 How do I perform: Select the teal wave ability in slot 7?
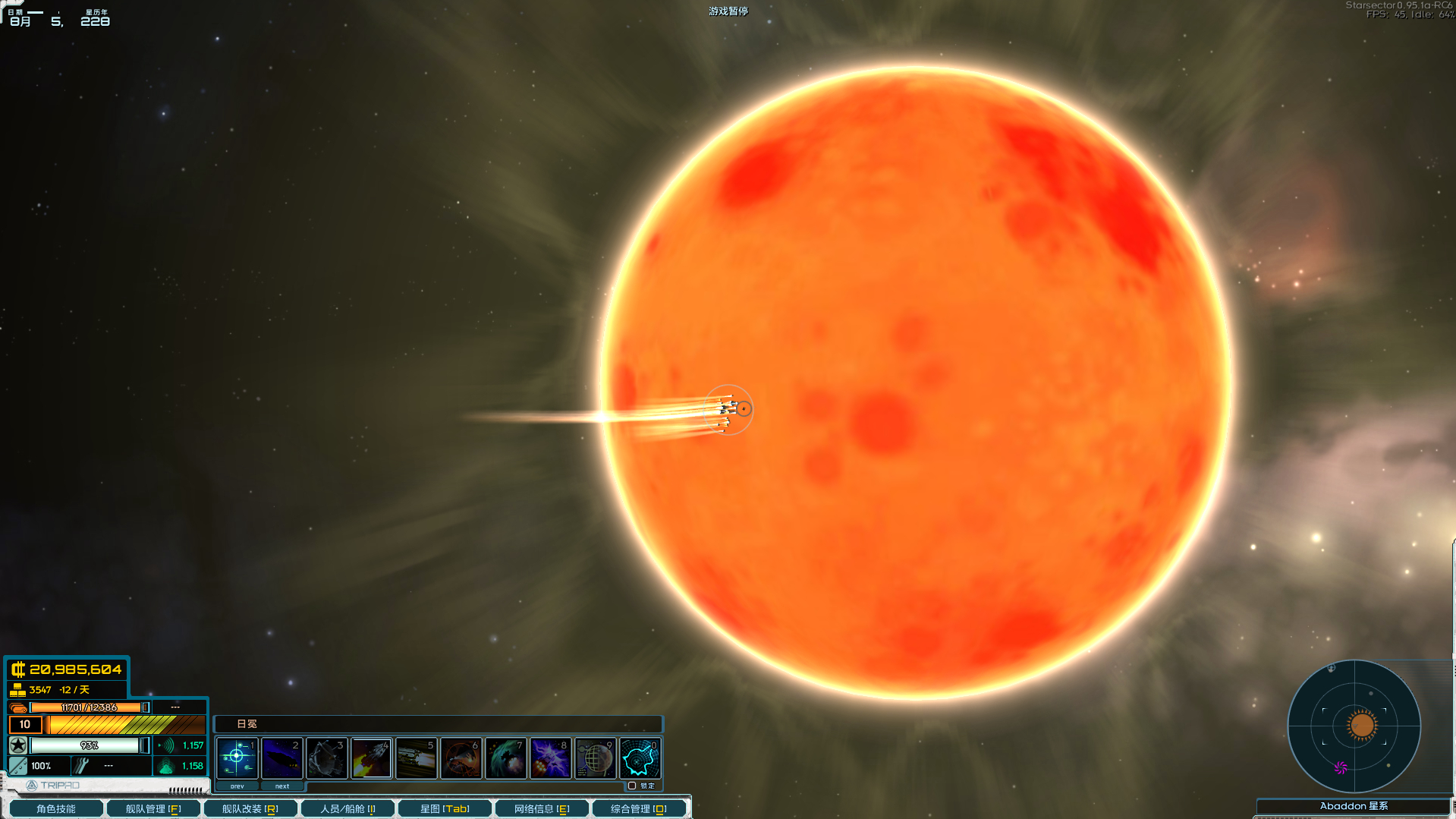505,758
